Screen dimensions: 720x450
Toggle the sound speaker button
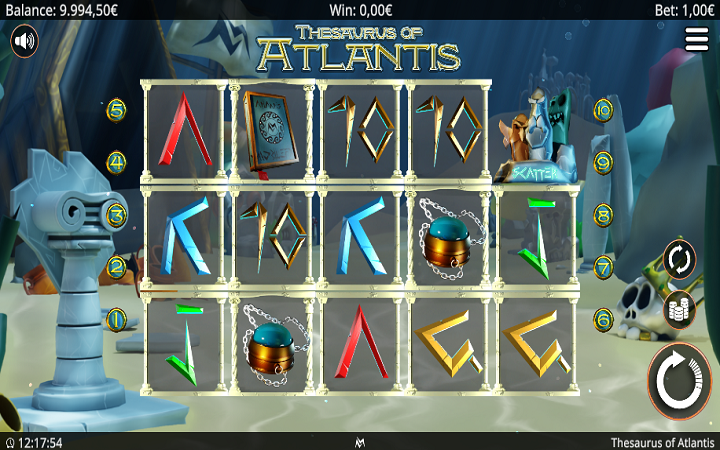point(25,42)
